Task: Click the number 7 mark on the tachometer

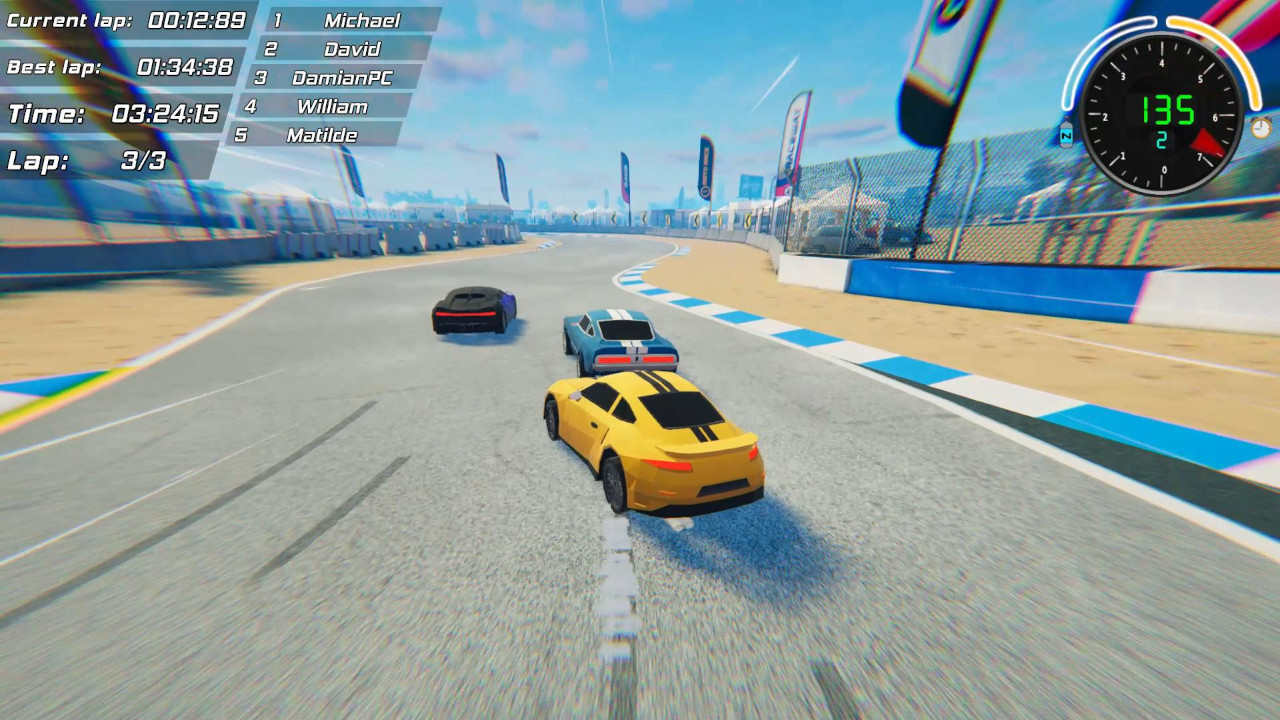Action: pos(1198,155)
